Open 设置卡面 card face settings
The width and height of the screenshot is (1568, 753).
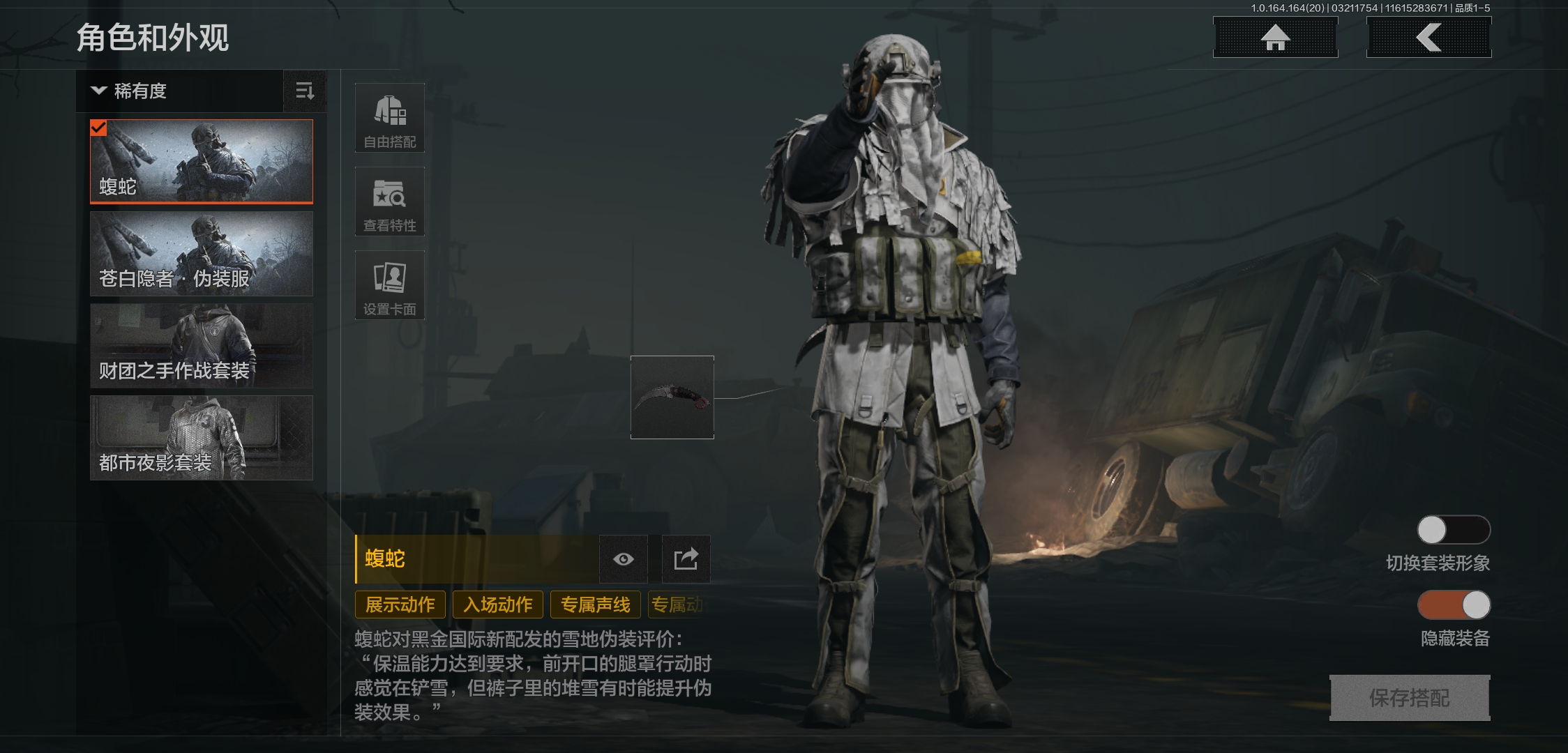click(x=390, y=284)
